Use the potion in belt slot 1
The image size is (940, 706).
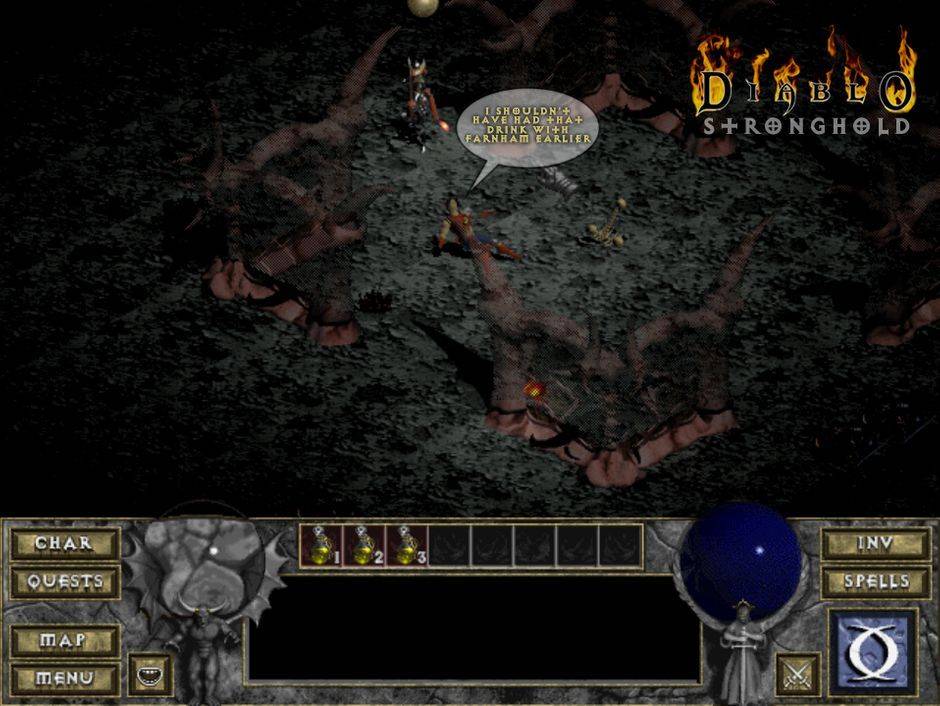point(321,546)
